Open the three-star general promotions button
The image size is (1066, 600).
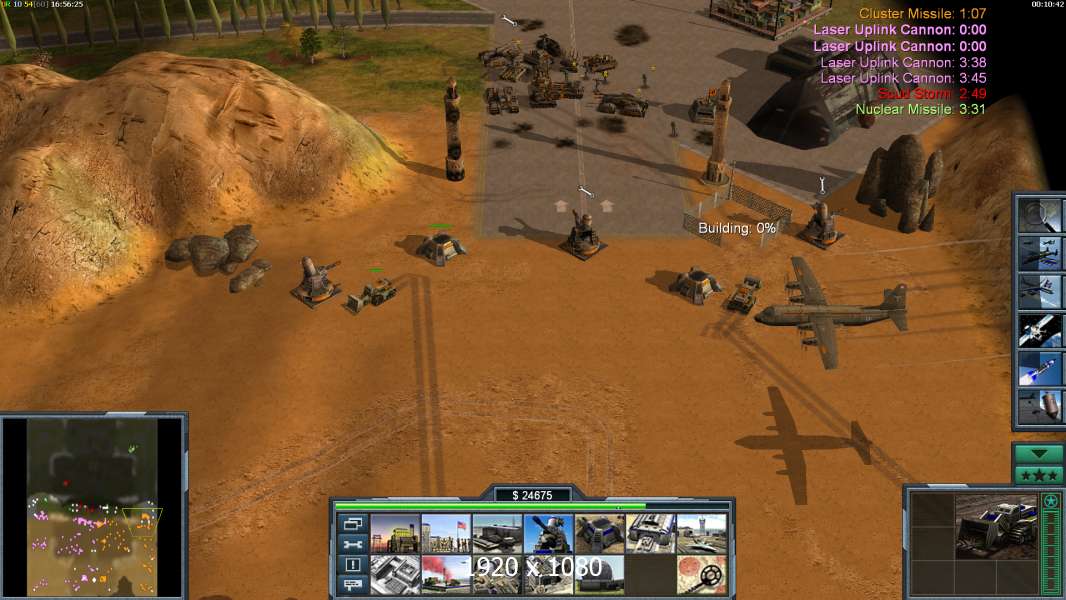tap(1038, 475)
